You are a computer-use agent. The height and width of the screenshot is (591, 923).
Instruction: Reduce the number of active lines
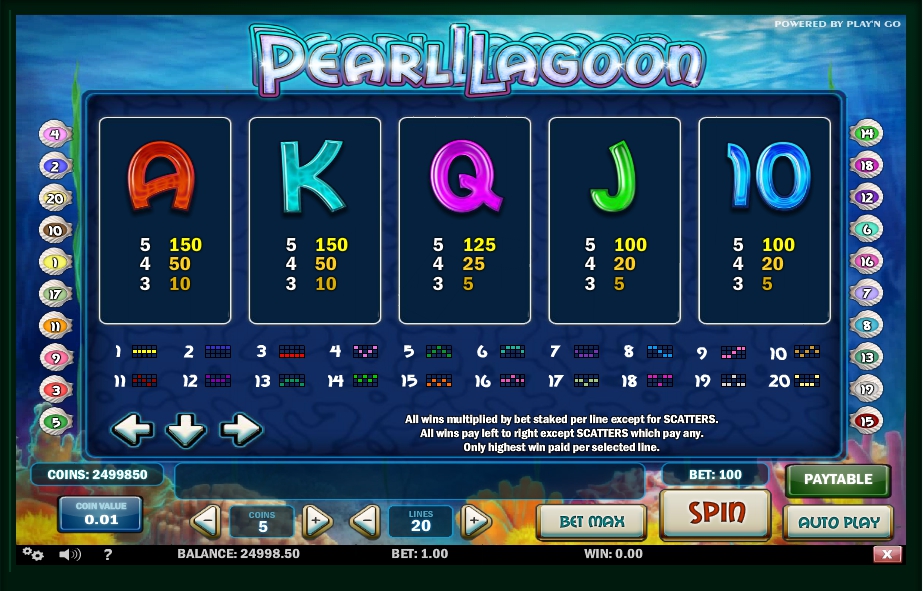(365, 521)
